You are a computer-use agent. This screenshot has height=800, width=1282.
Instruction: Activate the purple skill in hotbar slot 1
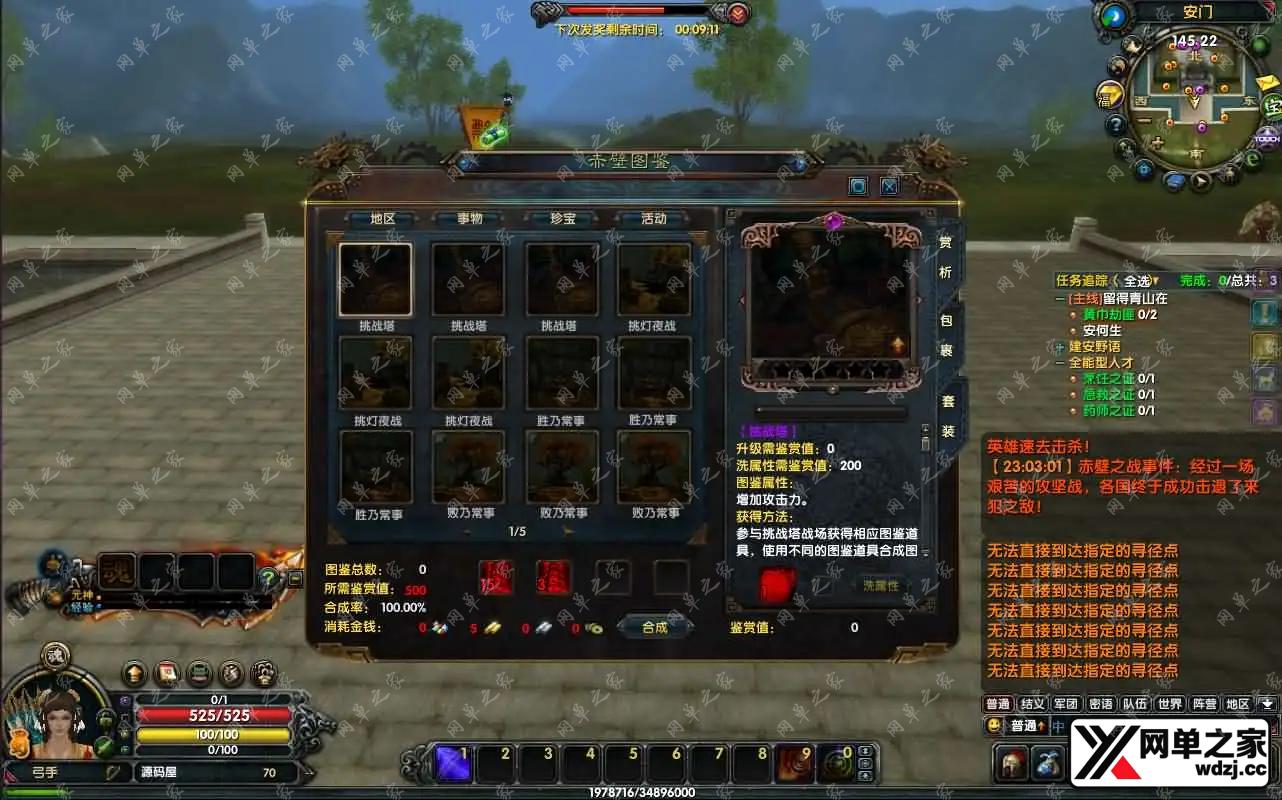pos(453,765)
